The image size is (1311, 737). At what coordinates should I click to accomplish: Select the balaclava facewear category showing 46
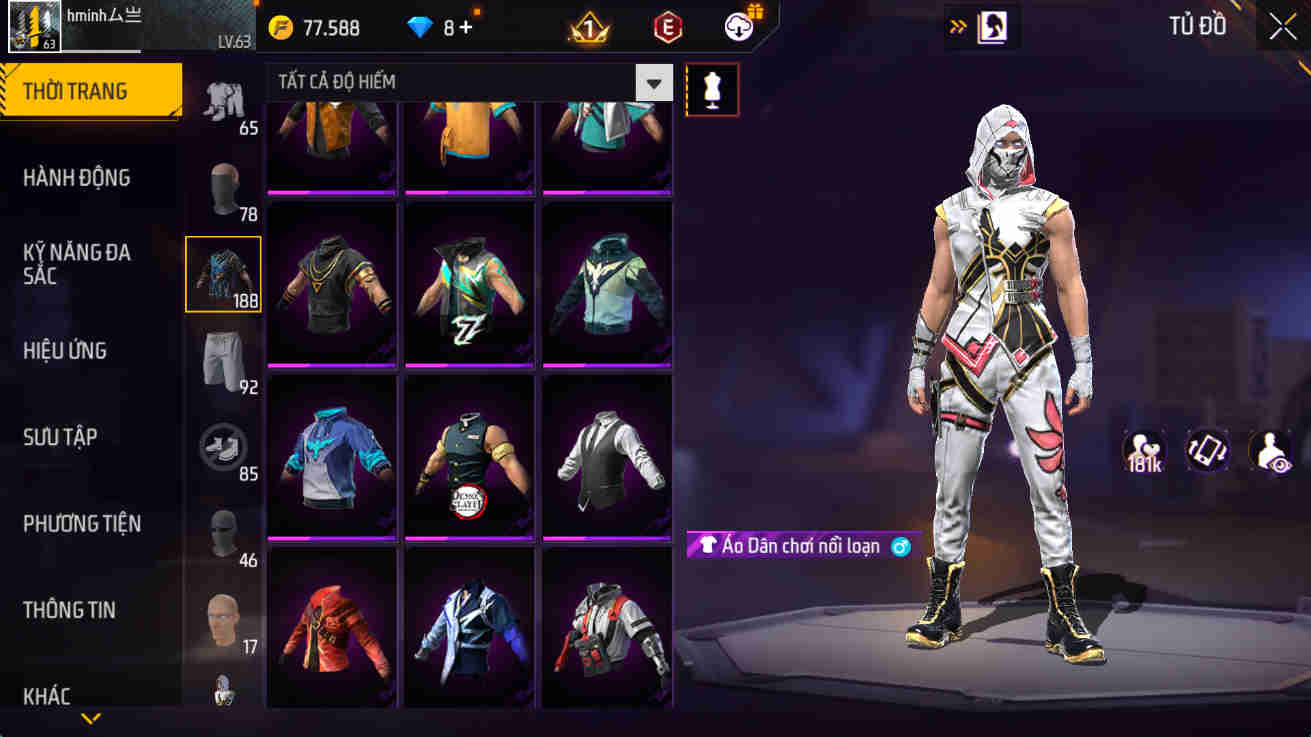[x=223, y=530]
